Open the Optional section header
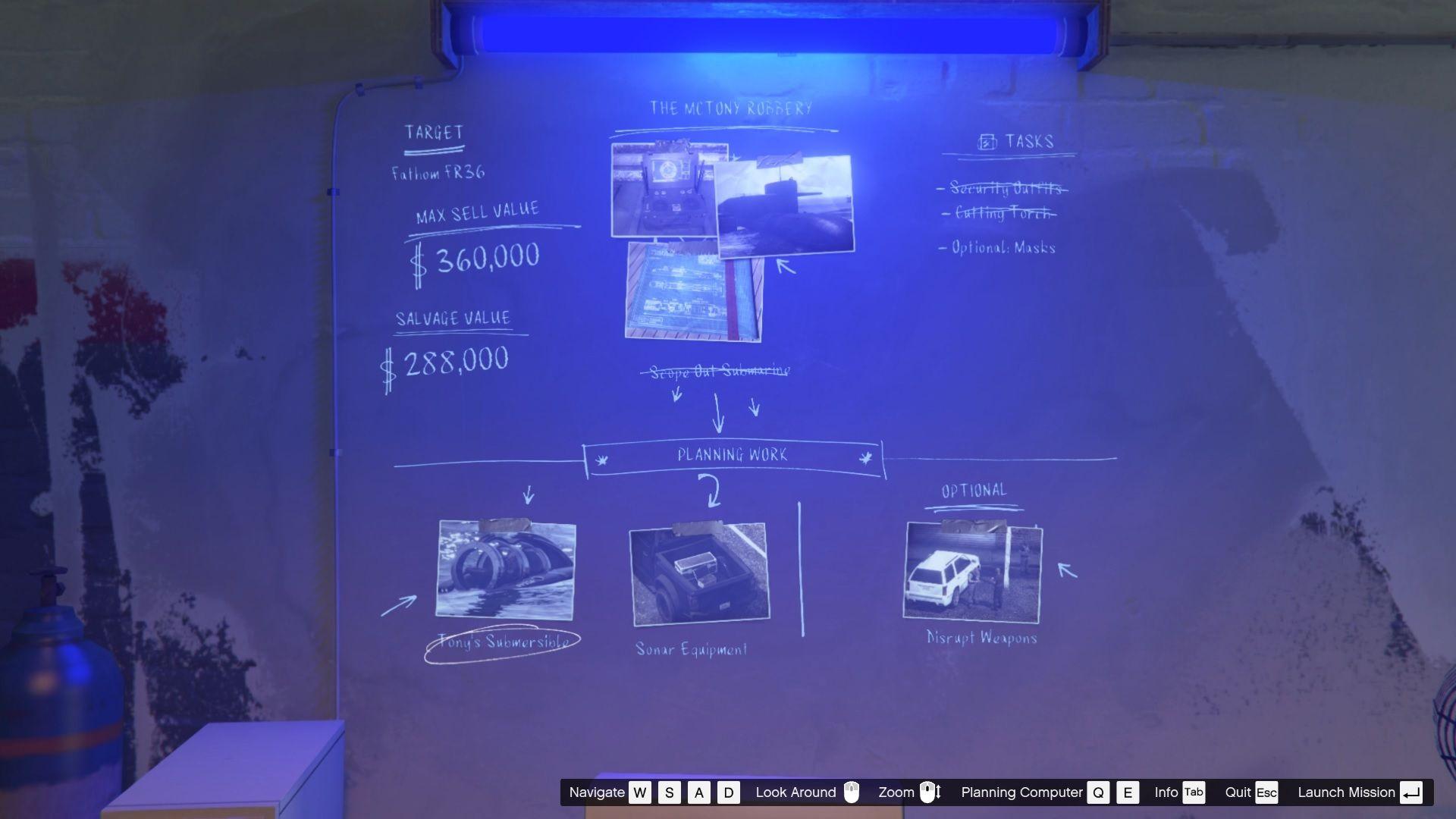The image size is (1456, 819). click(973, 490)
